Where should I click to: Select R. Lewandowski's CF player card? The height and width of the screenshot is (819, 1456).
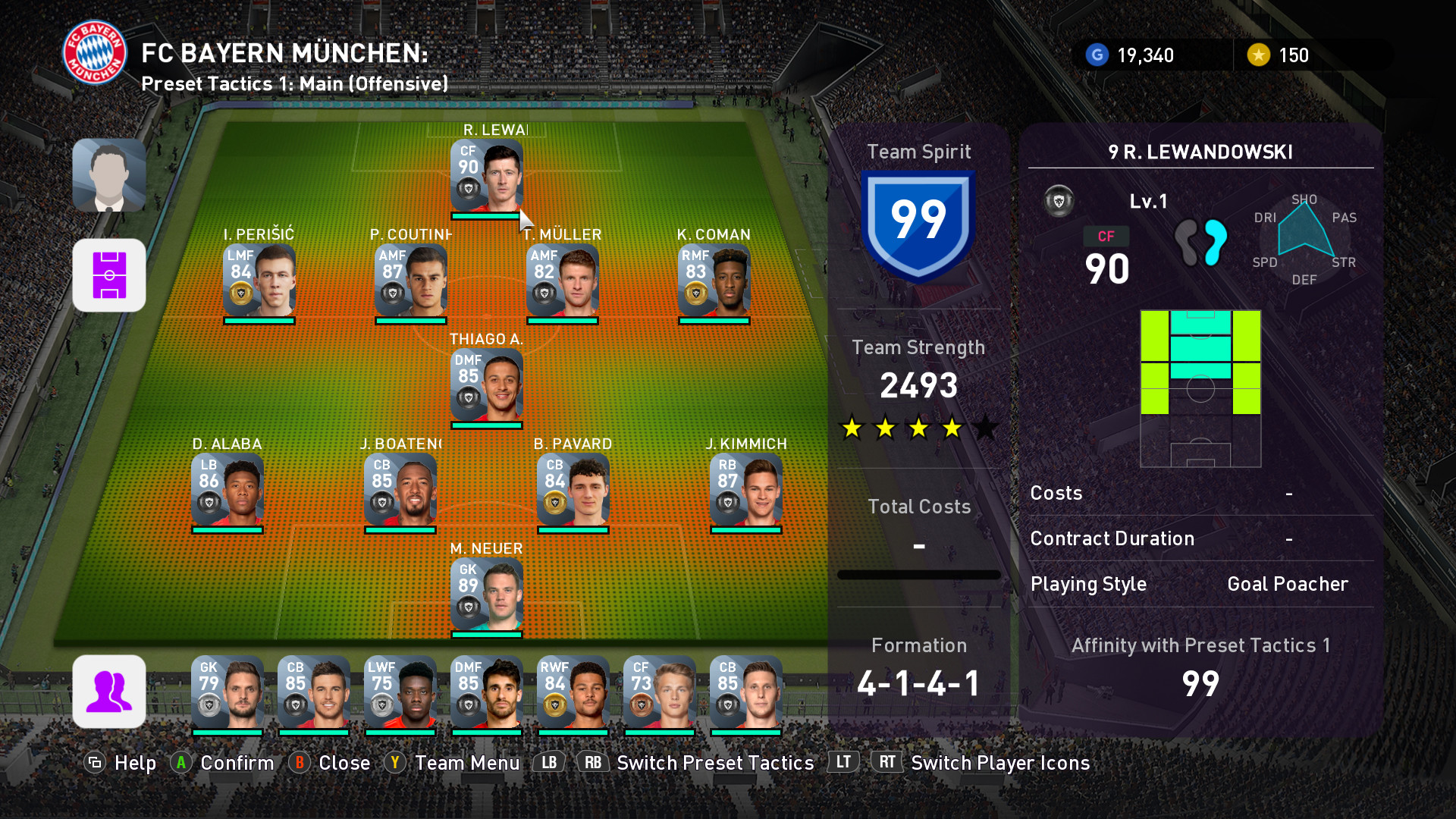486,176
